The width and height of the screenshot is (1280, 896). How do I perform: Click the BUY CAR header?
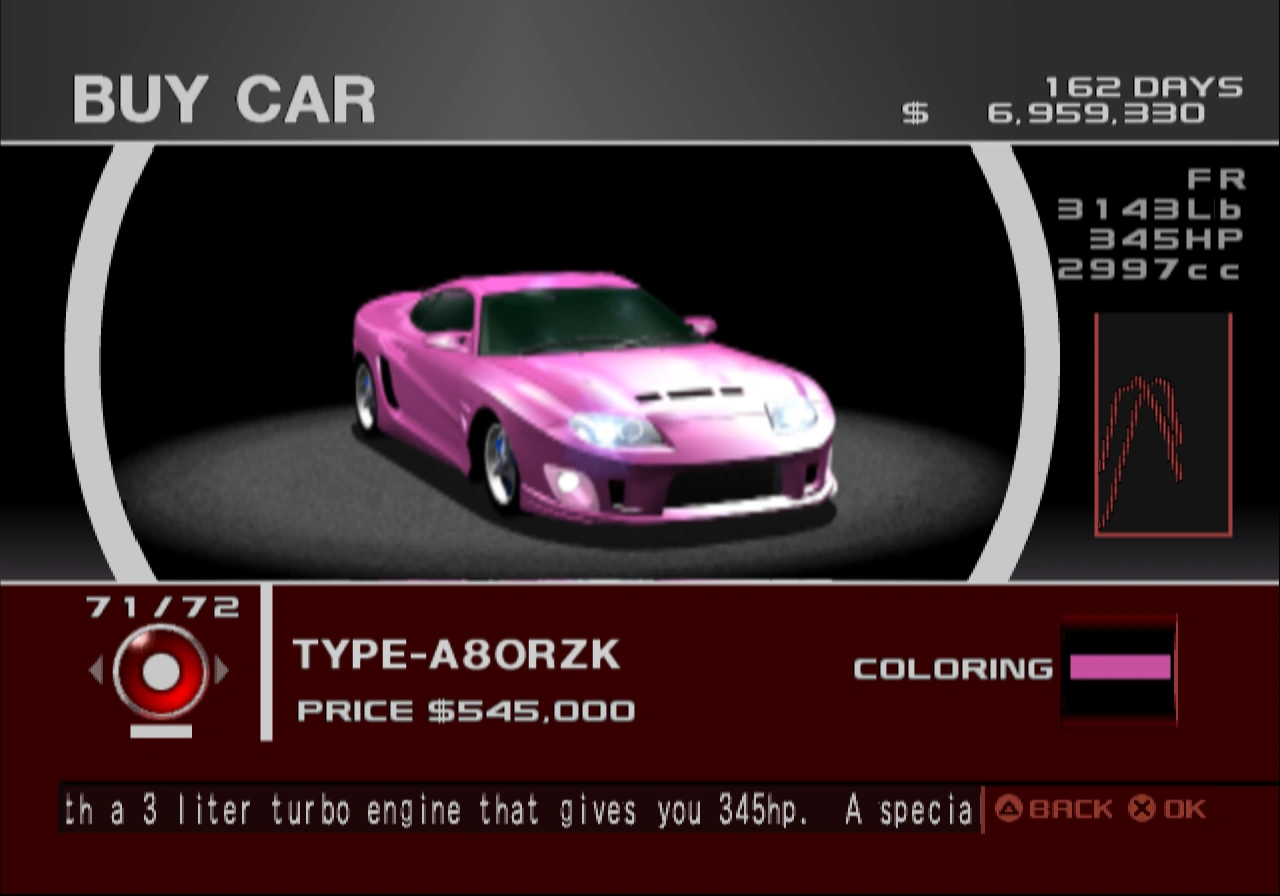[224, 97]
